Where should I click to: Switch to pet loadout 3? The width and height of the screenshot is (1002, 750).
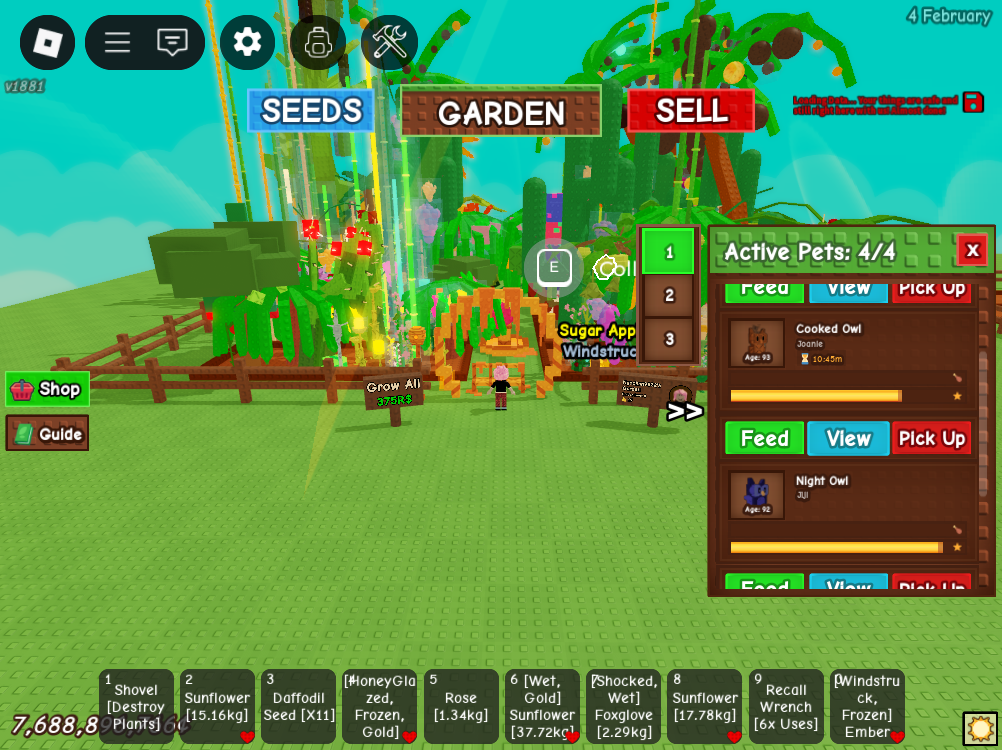coord(668,339)
